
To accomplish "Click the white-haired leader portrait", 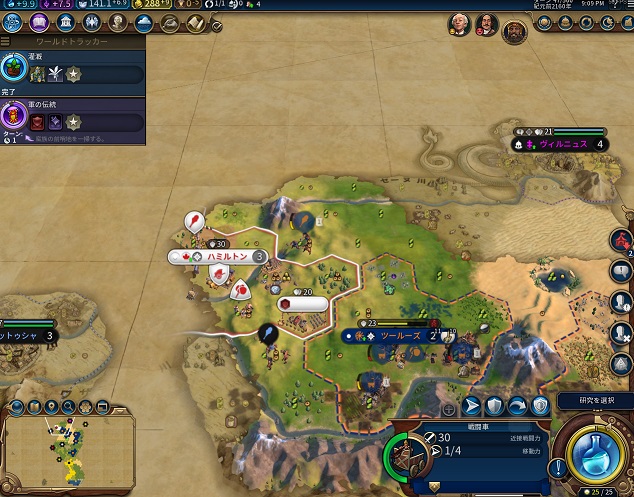I will [x=459, y=23].
